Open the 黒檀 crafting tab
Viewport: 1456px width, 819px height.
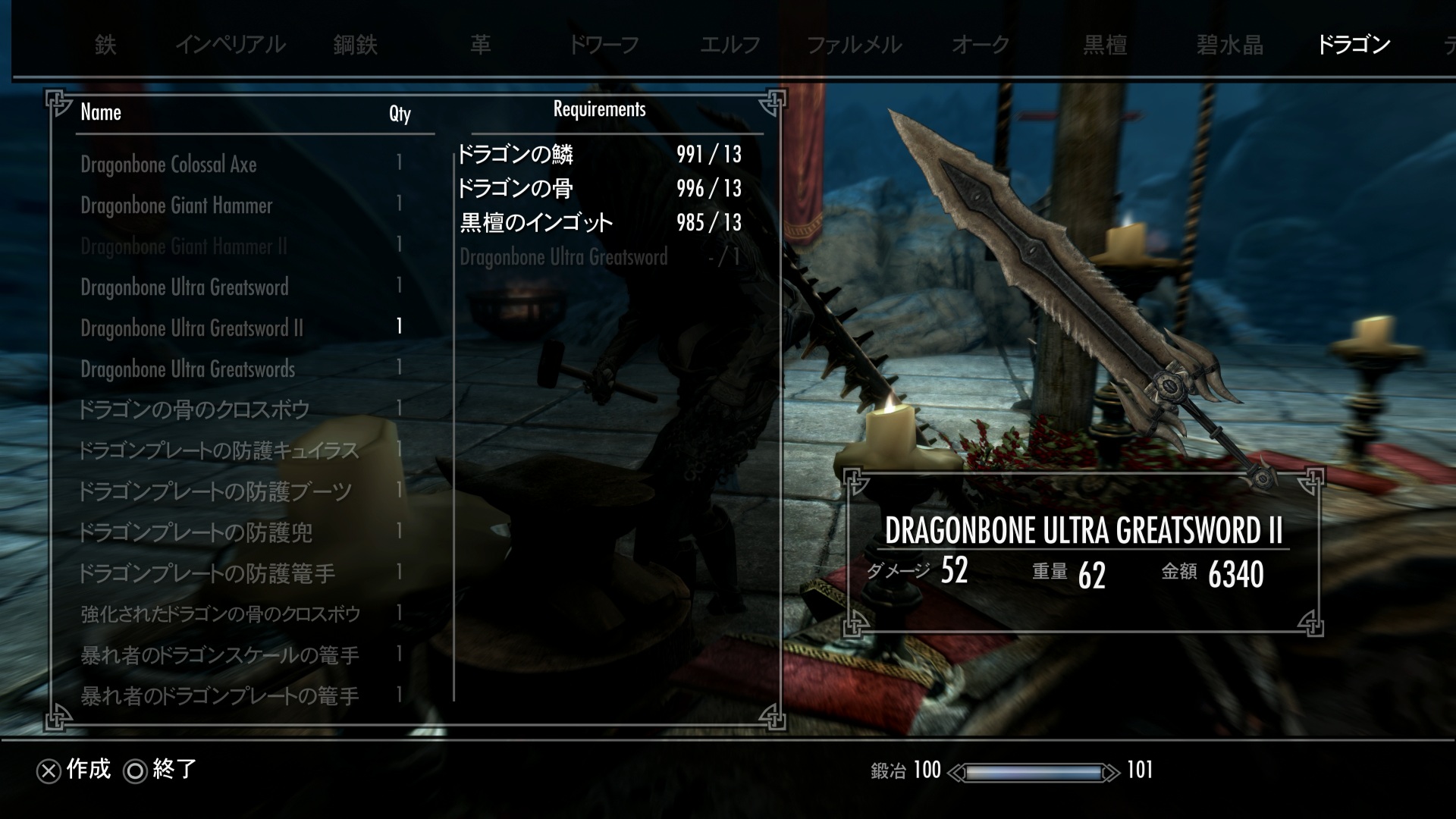tap(1105, 45)
